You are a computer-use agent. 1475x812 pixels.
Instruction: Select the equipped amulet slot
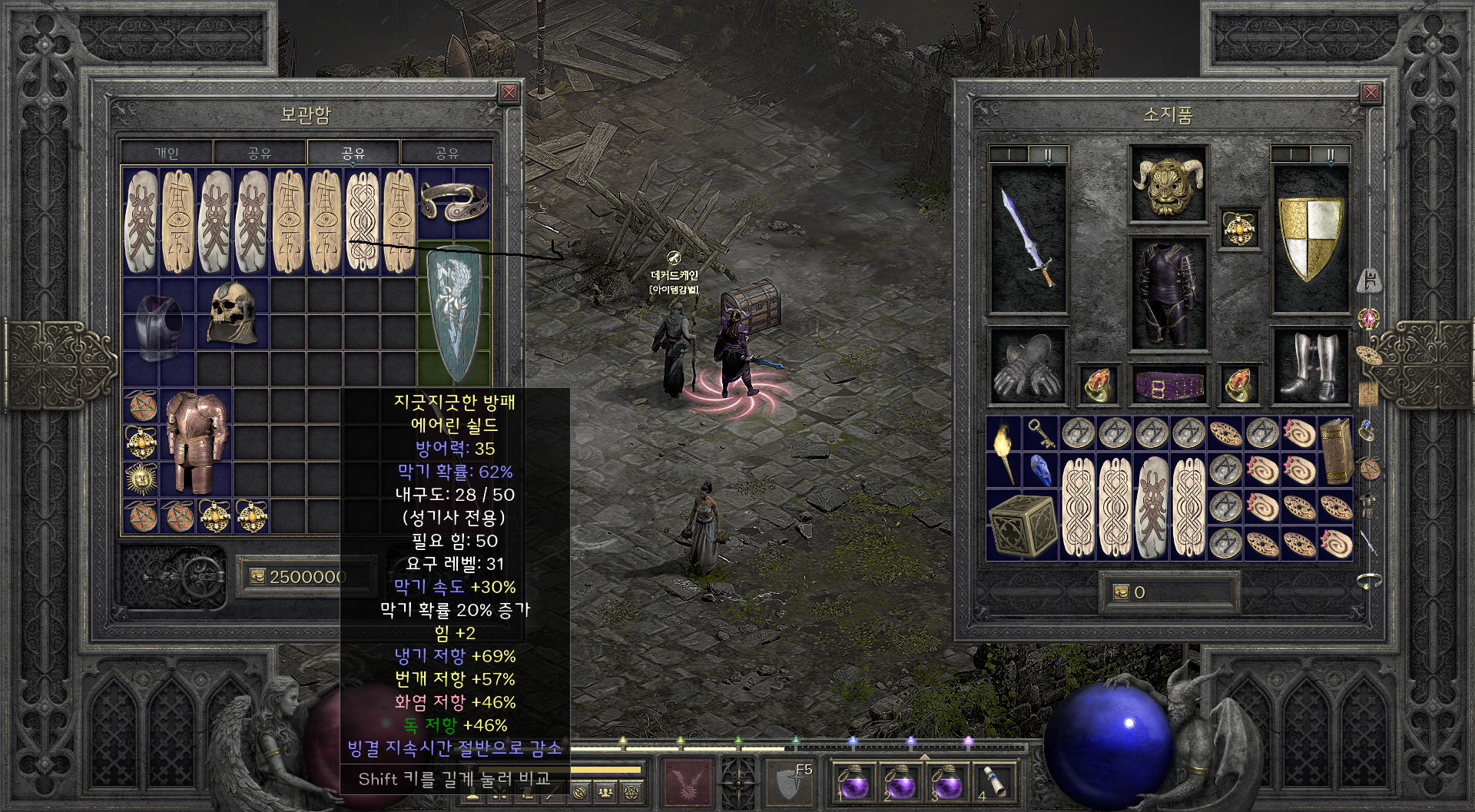1239,228
